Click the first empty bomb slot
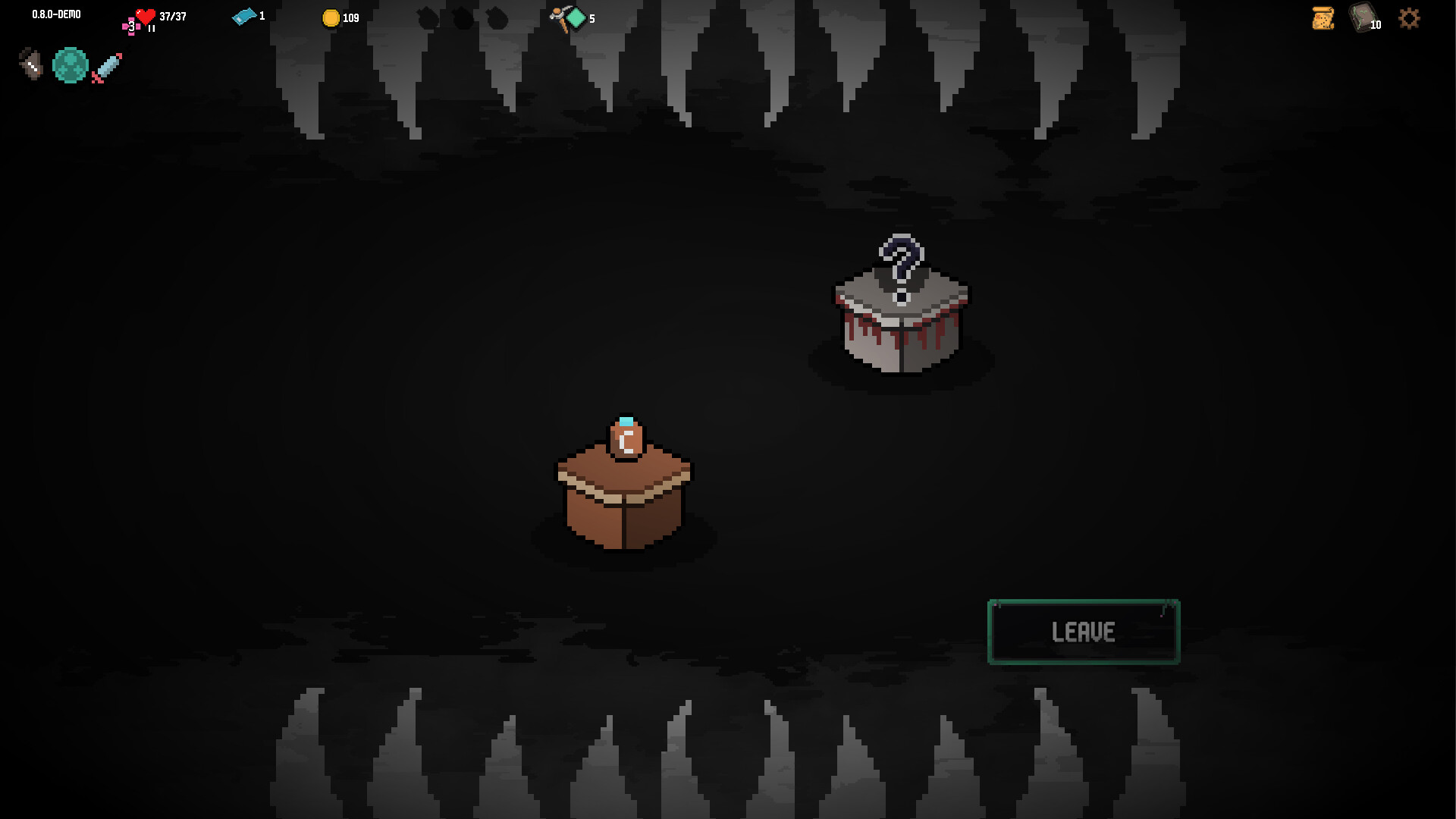The width and height of the screenshot is (1456, 819). [427, 17]
